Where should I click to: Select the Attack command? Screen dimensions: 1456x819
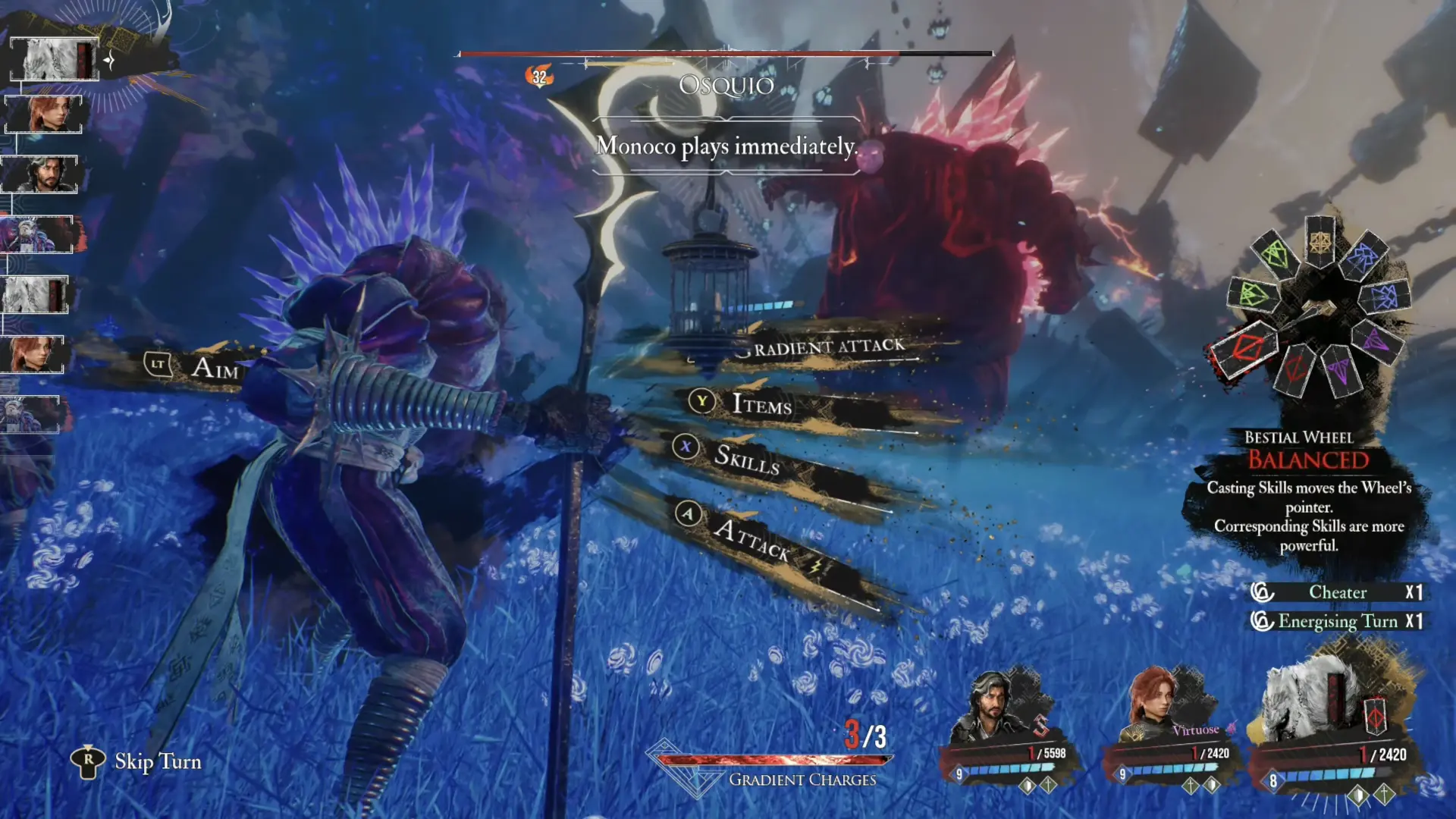click(751, 538)
